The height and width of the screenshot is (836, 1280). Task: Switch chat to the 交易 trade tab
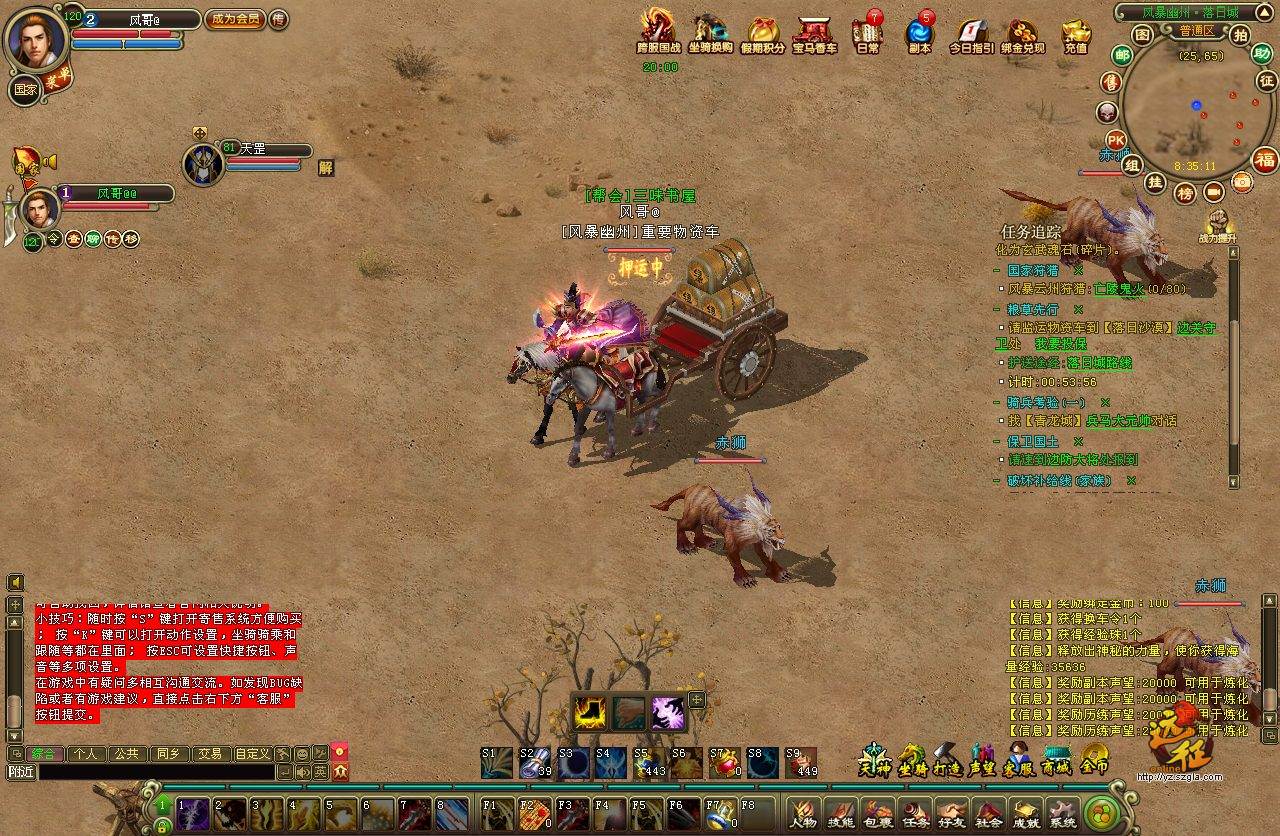(208, 753)
